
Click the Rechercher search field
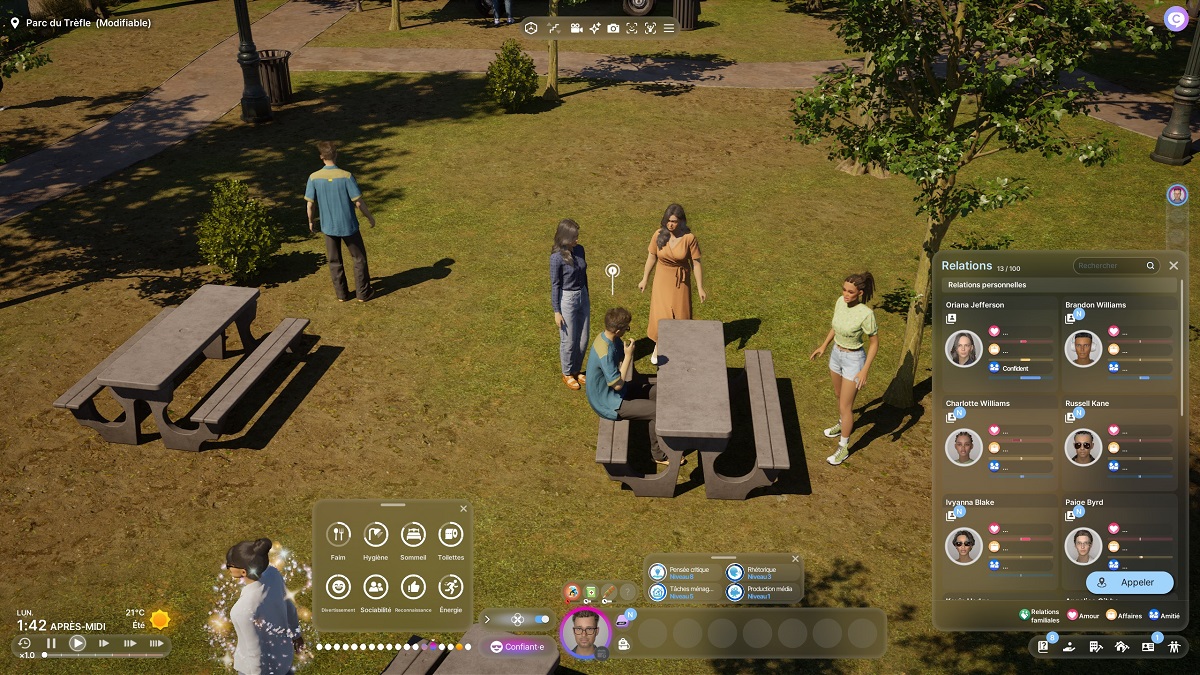(1110, 266)
